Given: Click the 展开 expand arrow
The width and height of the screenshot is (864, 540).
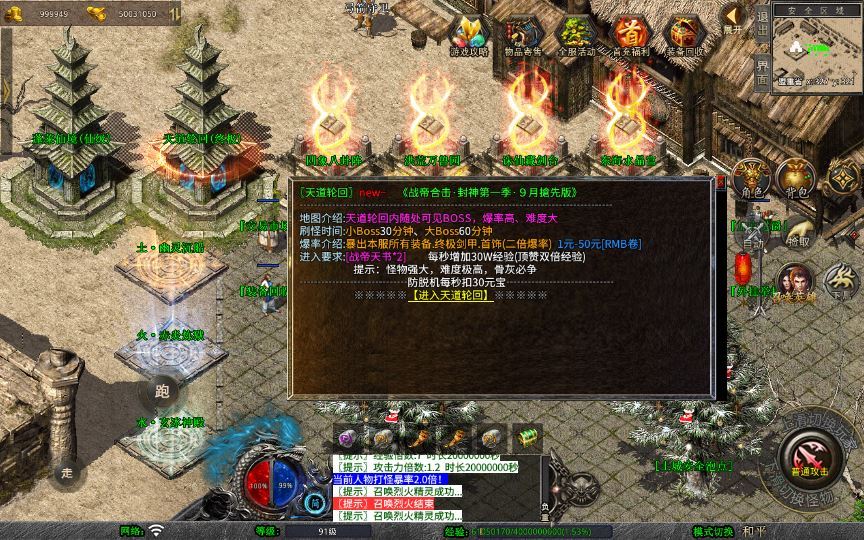Looking at the screenshot, I should 733,17.
